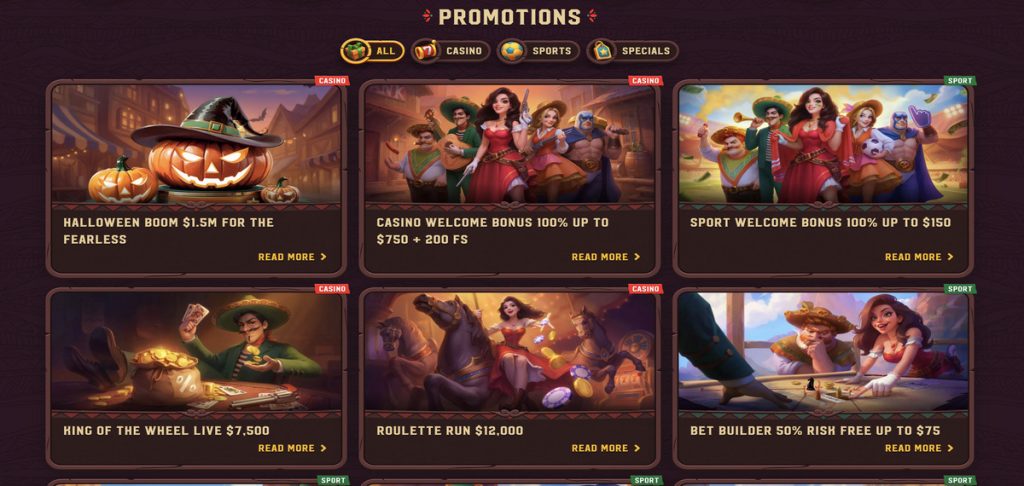Read more about the Wheel Live $7,500
Image resolution: width=1024 pixels, height=486 pixels.
point(292,448)
